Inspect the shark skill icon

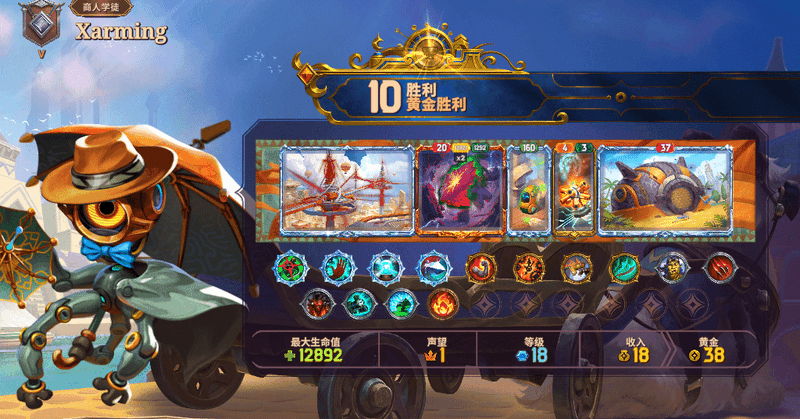coord(432,267)
